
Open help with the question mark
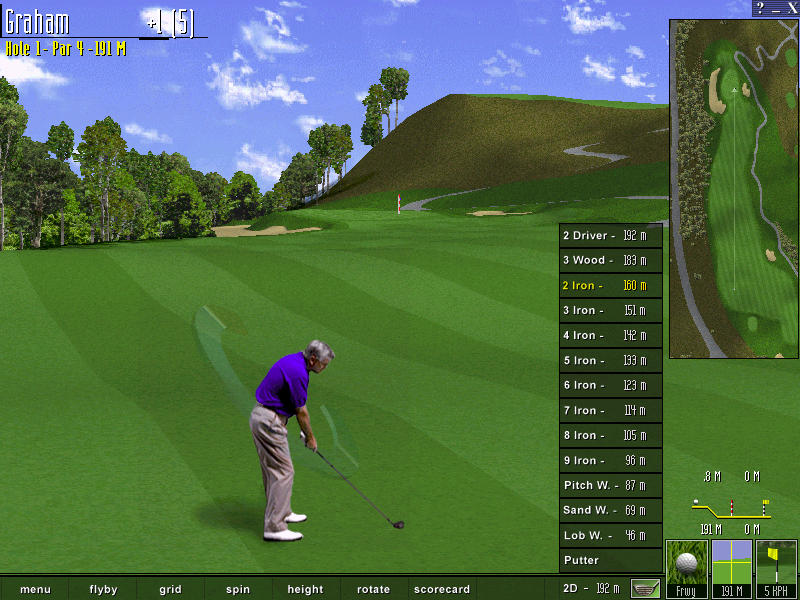[761, 8]
